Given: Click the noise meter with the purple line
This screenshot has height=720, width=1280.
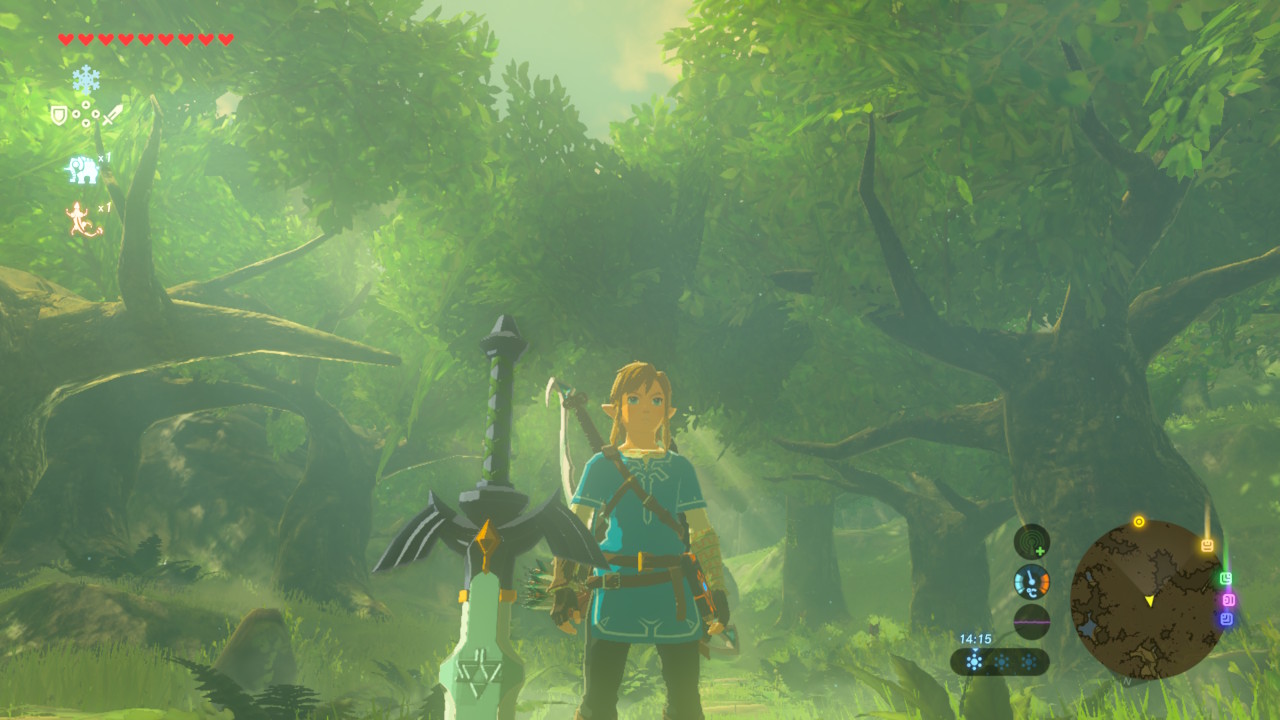Looking at the screenshot, I should pyautogui.click(x=1032, y=621).
